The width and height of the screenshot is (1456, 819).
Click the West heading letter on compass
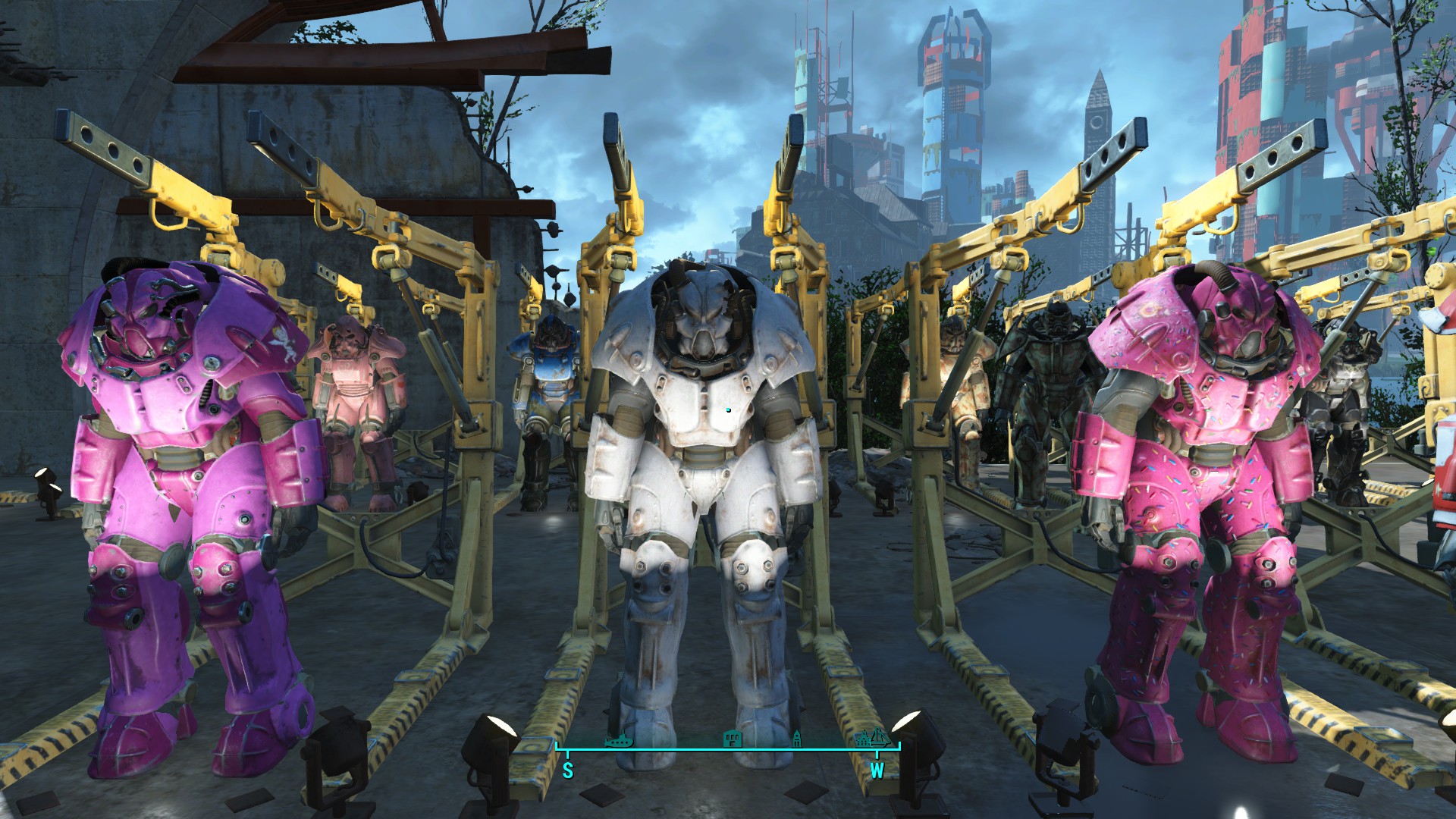click(877, 771)
